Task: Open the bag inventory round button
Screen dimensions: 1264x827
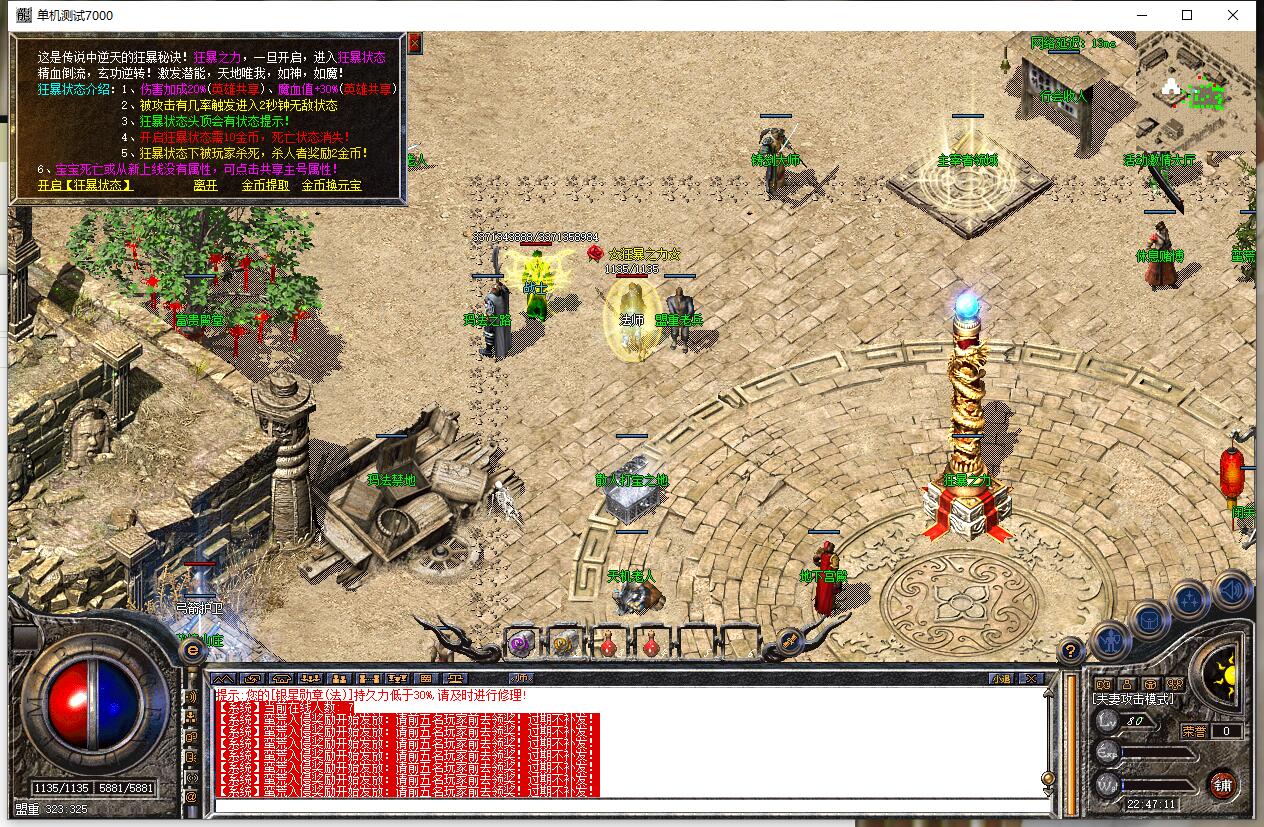Action: pyautogui.click(x=1149, y=619)
